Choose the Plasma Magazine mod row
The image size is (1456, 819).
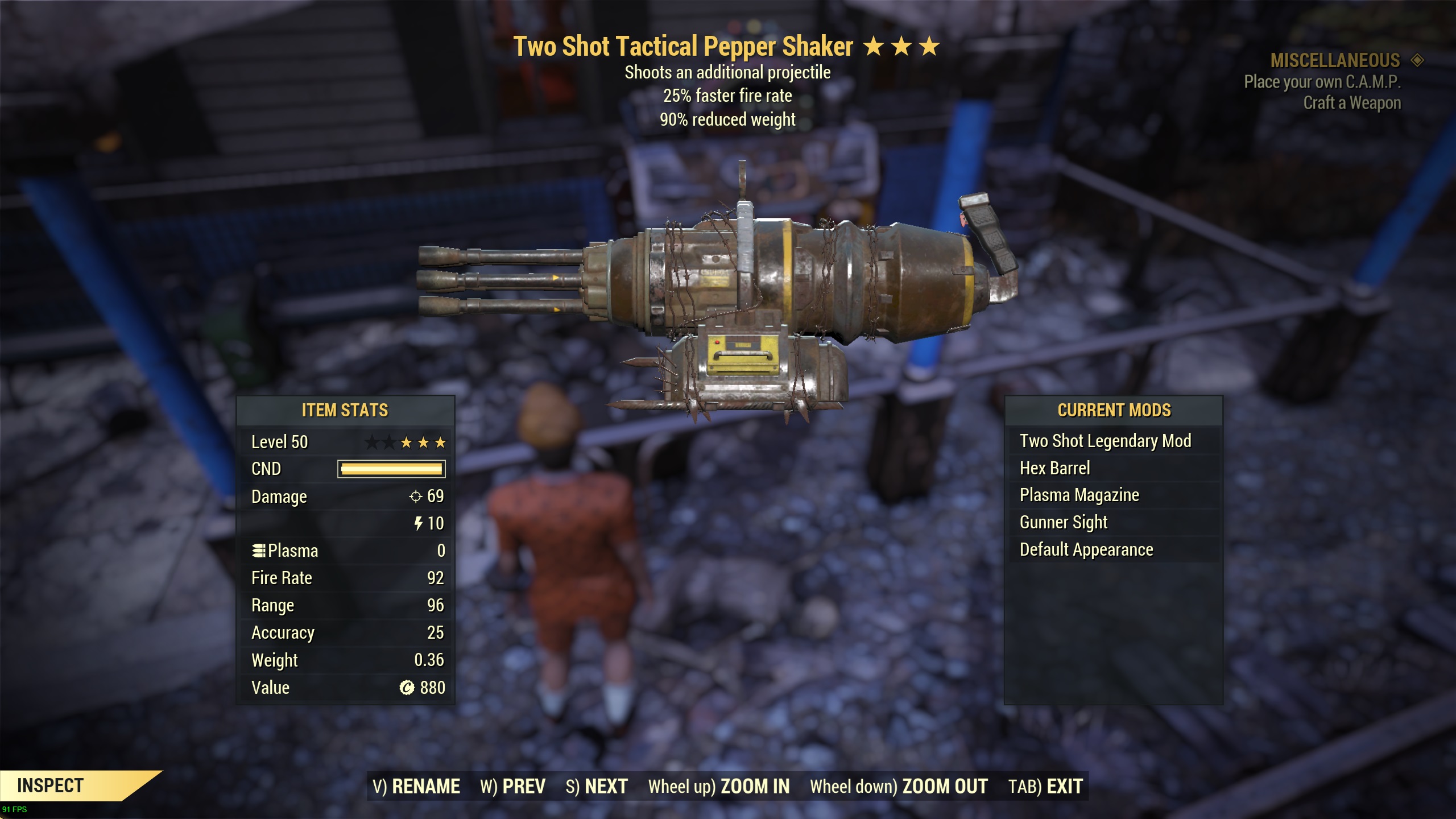point(1079,495)
